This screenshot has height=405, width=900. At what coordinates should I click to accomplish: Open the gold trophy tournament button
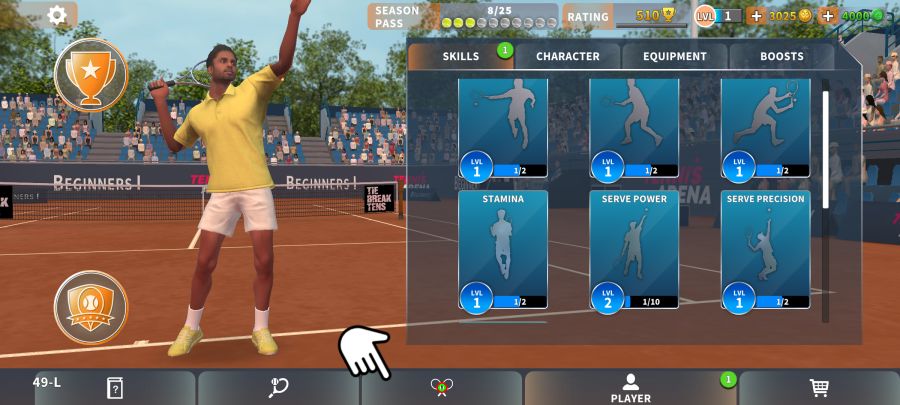pyautogui.click(x=91, y=73)
